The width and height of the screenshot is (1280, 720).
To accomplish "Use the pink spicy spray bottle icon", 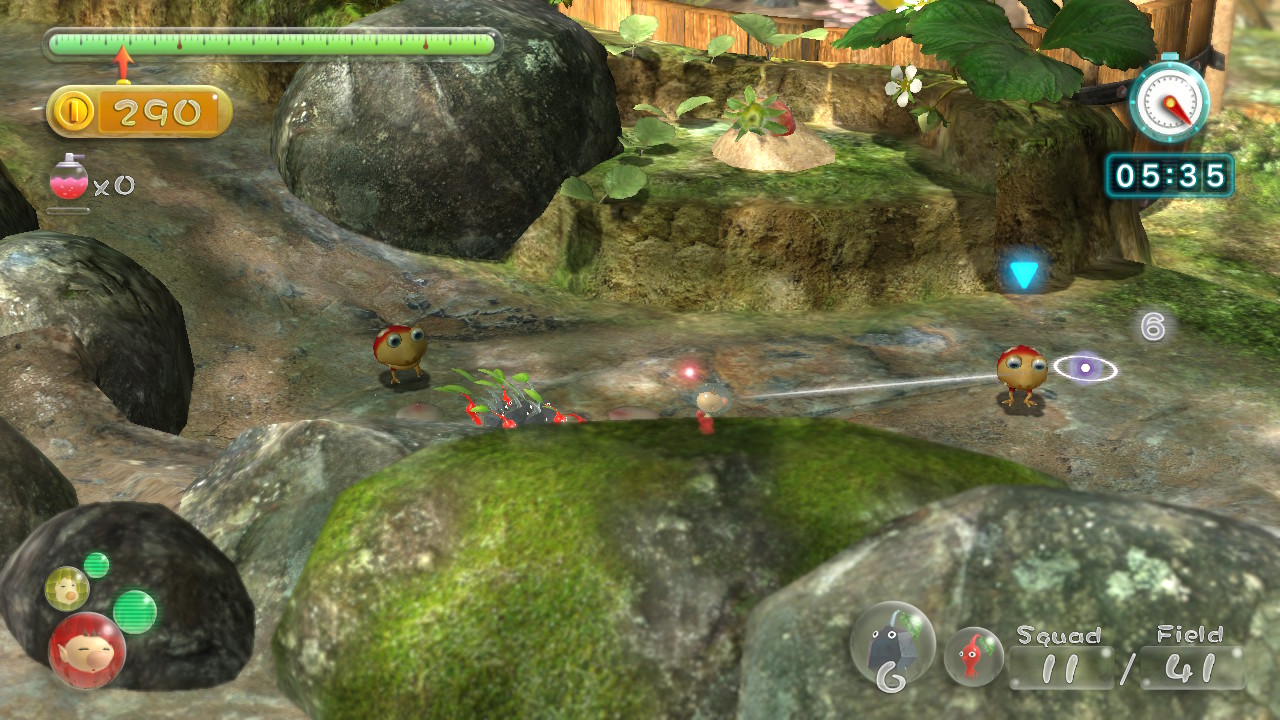I will point(69,181).
